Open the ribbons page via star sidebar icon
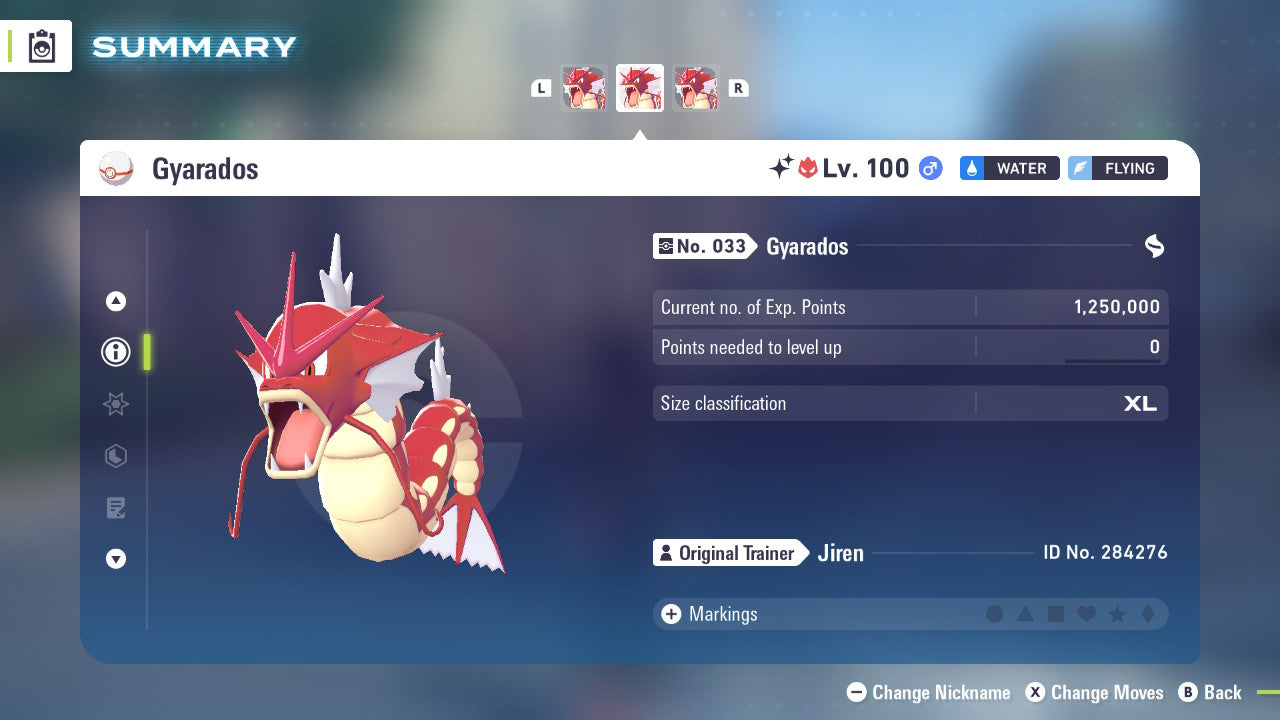This screenshot has height=720, width=1280. [115, 404]
